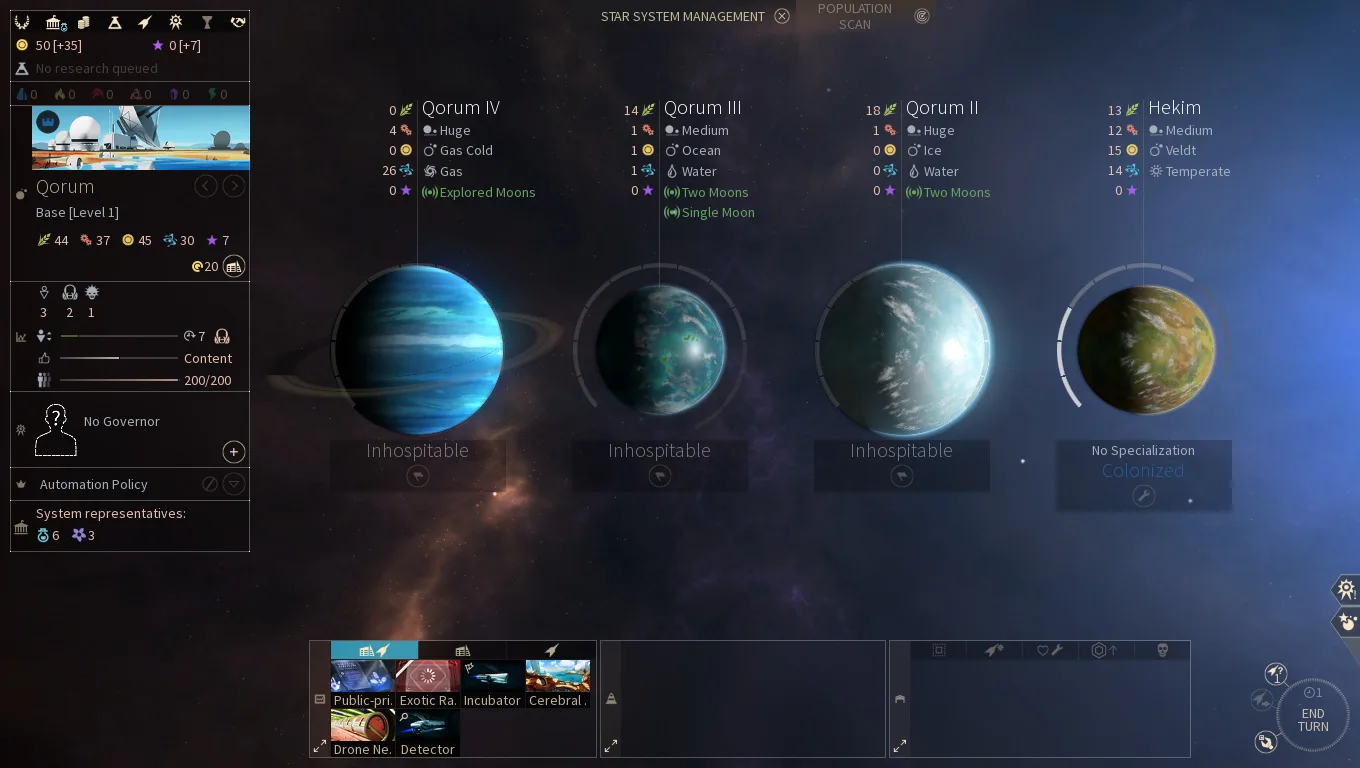Switch to the POPULATION SCAN tab
Viewport: 1360px width, 768px height.
[854, 17]
